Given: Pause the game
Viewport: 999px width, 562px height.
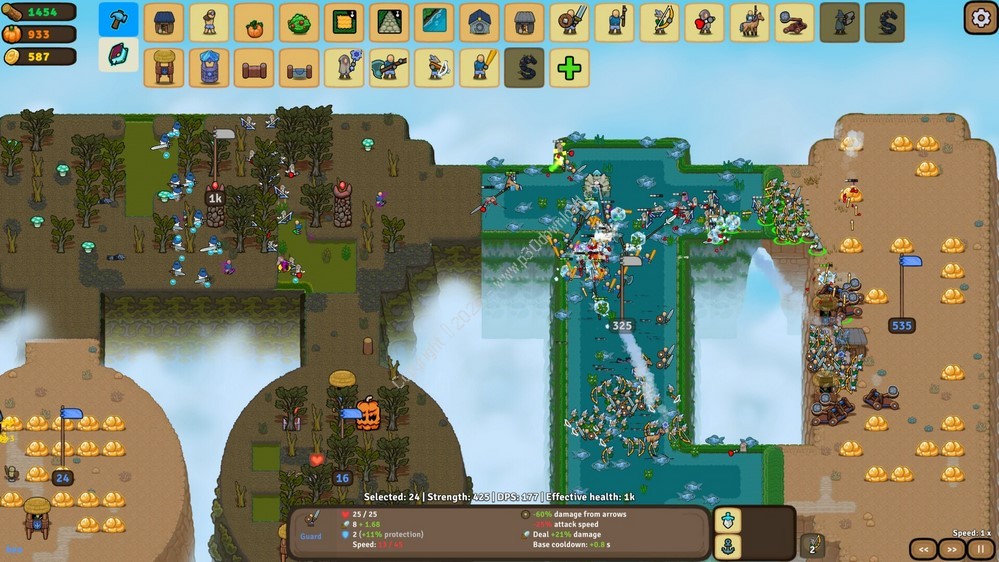Looking at the screenshot, I should point(982,549).
